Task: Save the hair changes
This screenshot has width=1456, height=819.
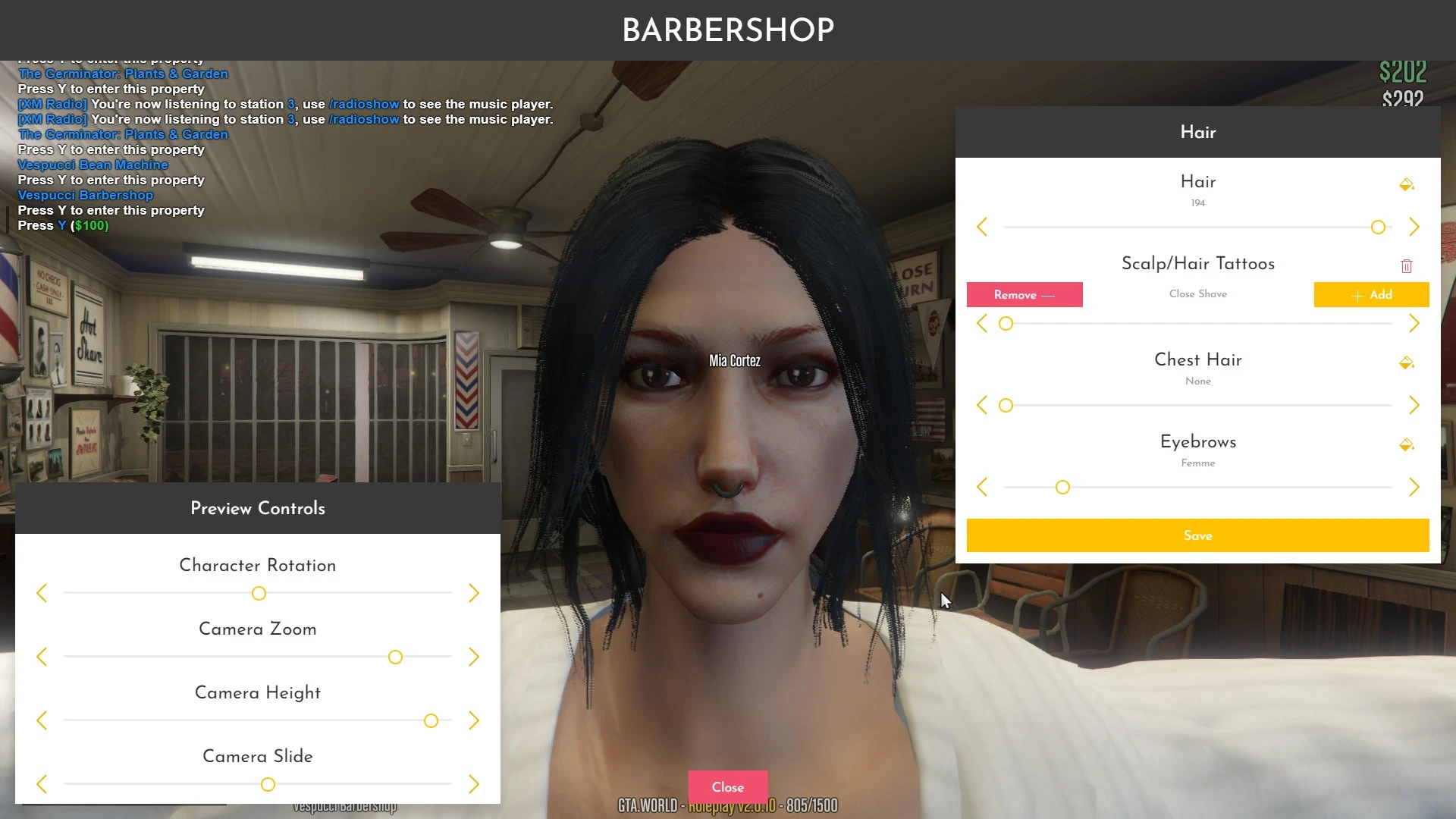Action: pos(1197,535)
